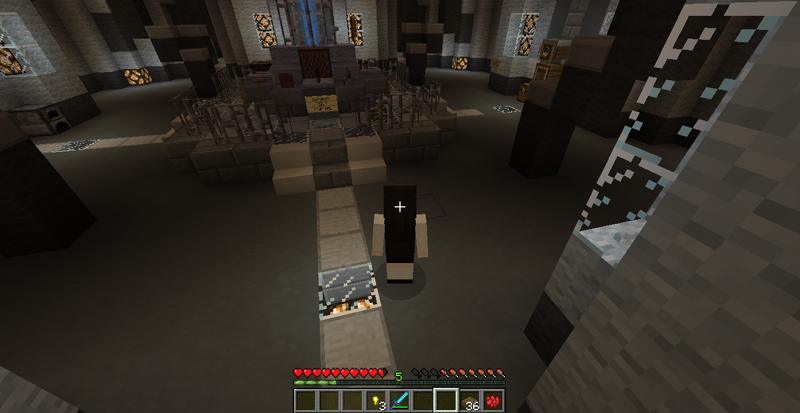Select the diamond sword hotbar slot
Screen dimensions: 800x413
point(400,400)
